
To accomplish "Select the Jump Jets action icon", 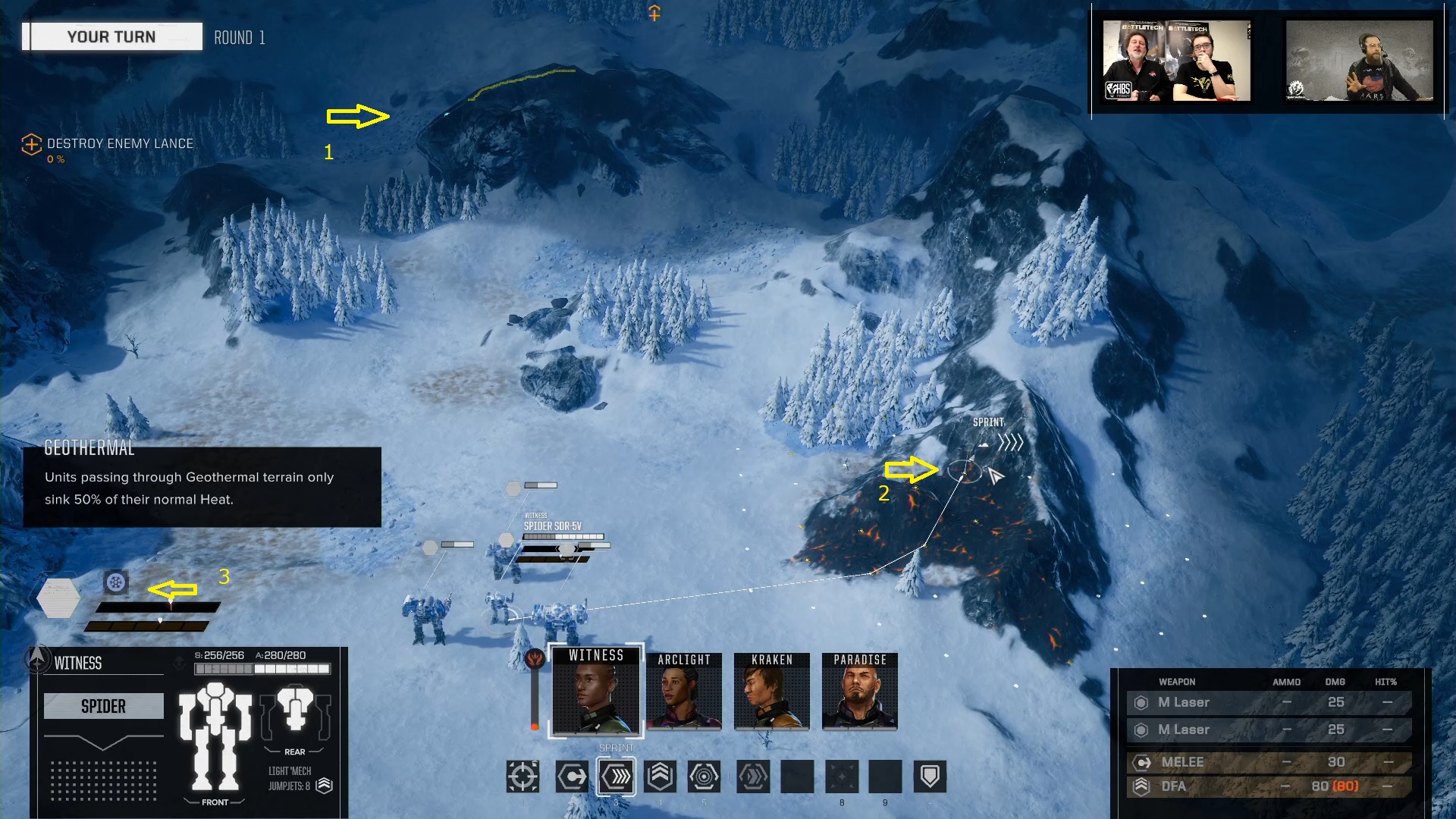I will point(660,777).
